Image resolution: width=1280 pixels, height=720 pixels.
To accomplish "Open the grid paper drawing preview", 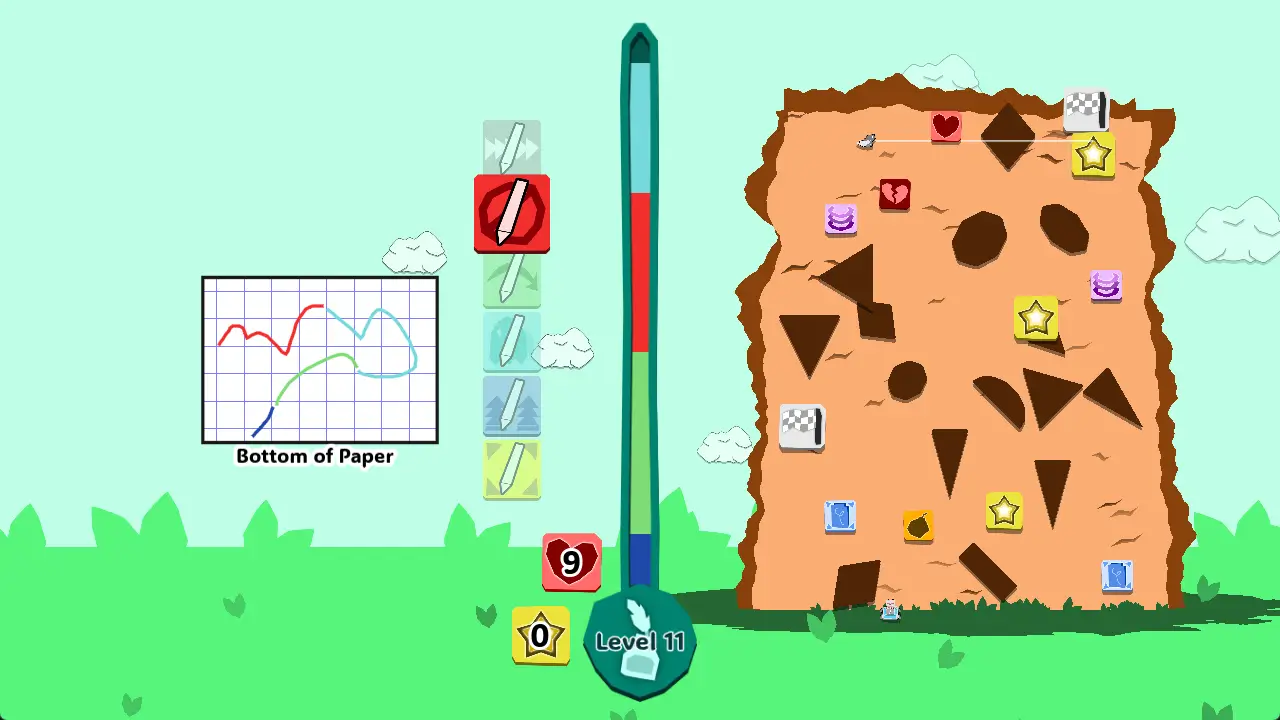I will [x=320, y=360].
